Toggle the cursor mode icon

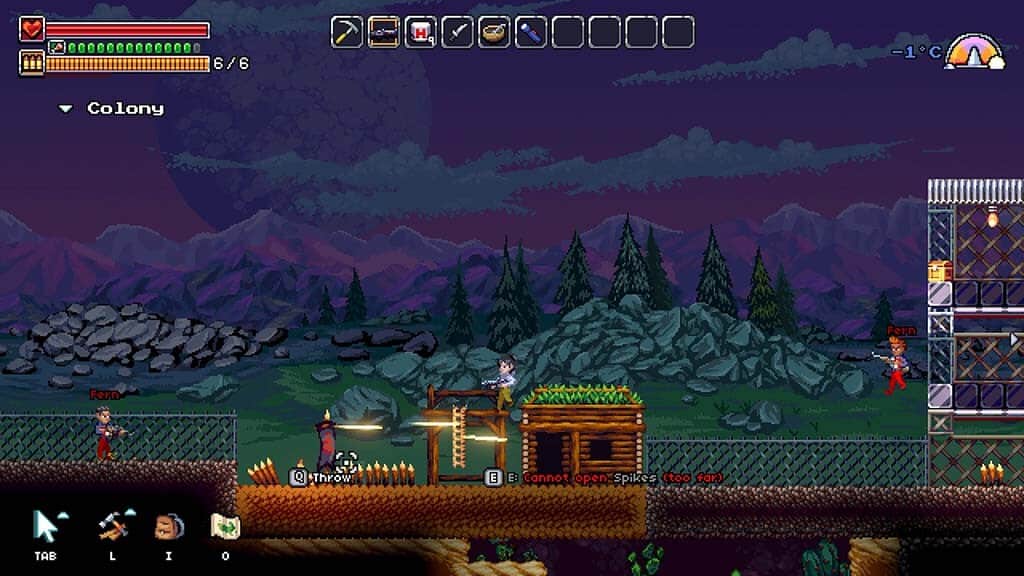pyautogui.click(x=46, y=524)
